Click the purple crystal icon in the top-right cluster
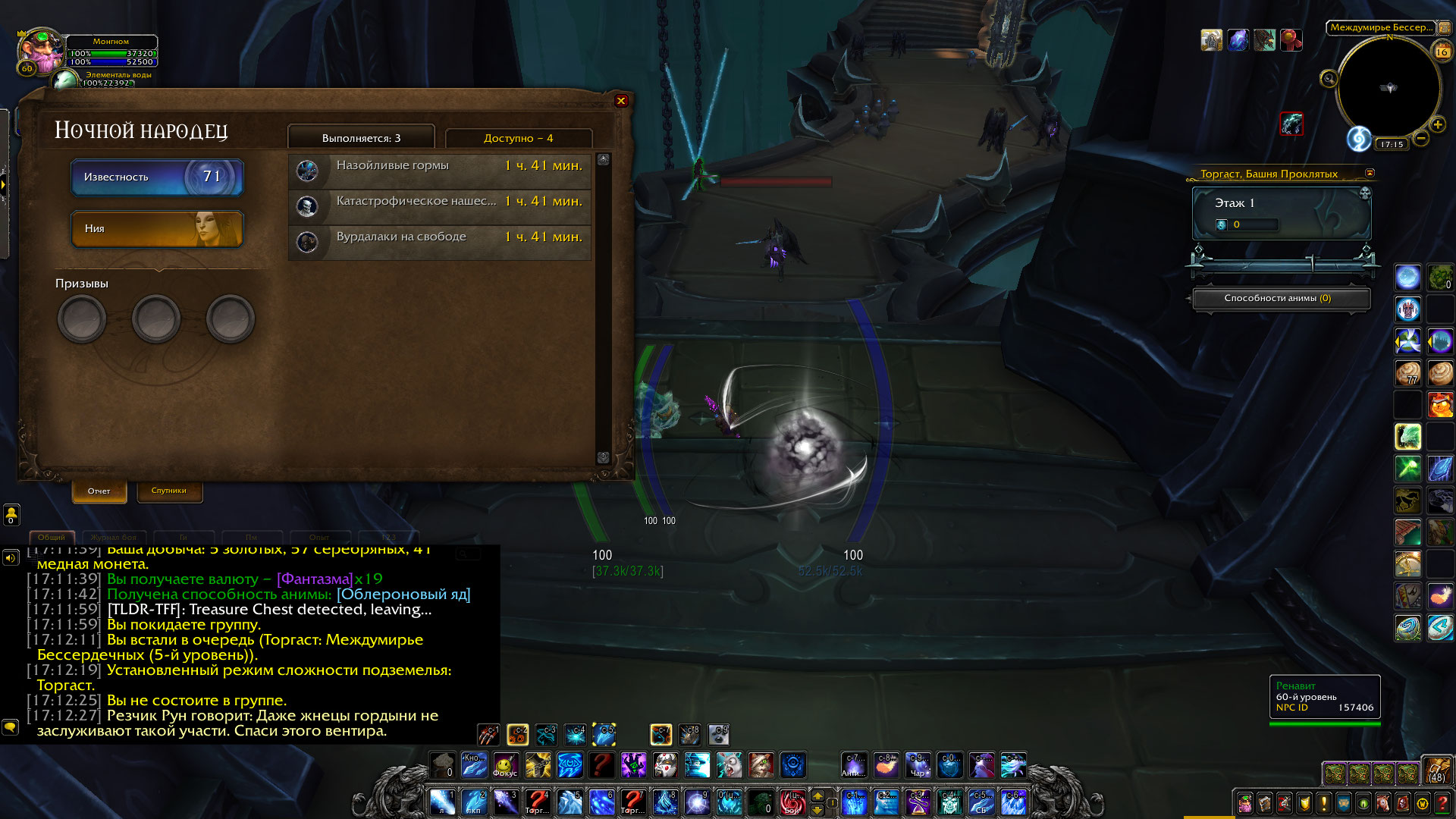Viewport: 1456px width, 819px height. (1238, 40)
